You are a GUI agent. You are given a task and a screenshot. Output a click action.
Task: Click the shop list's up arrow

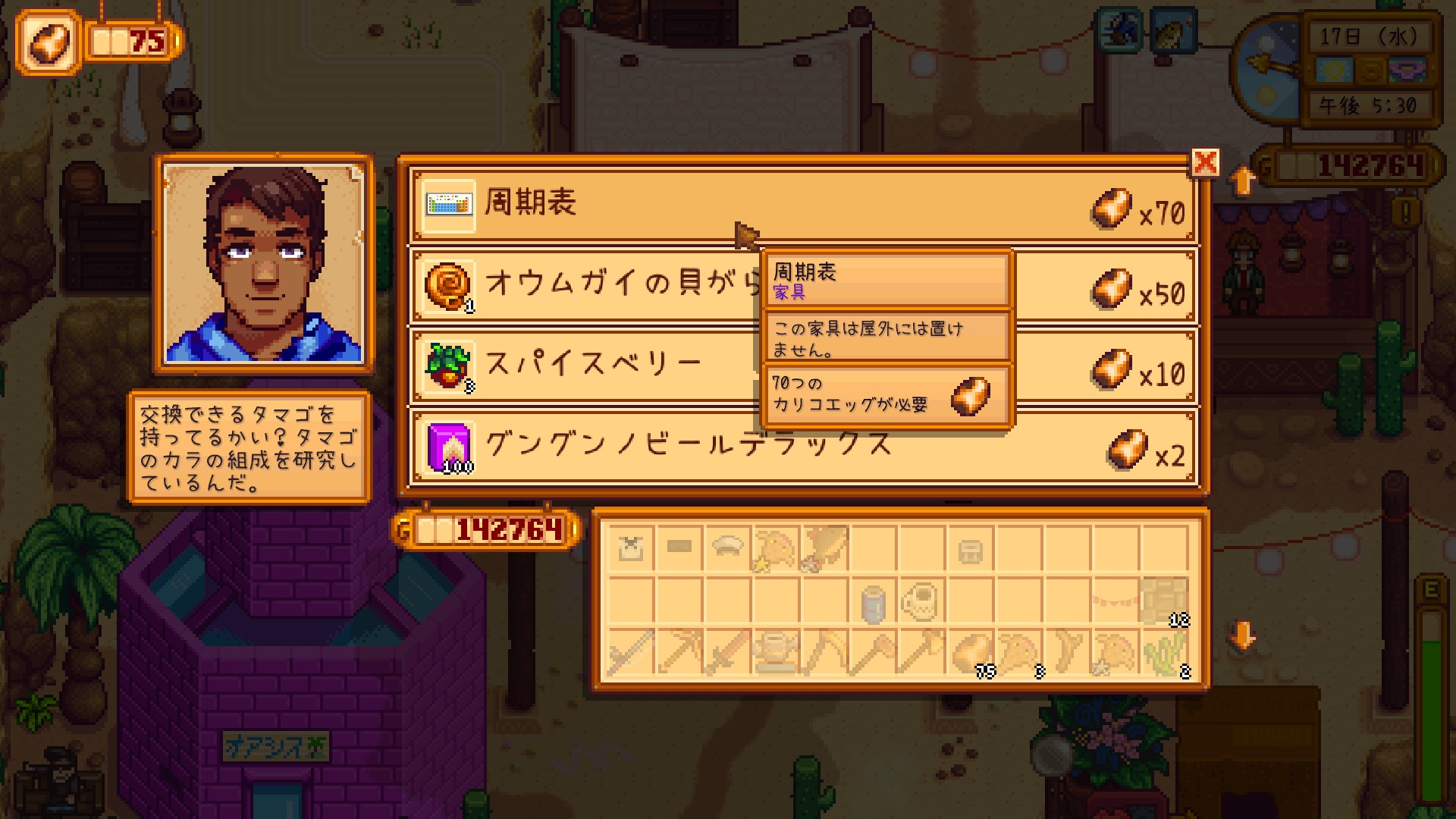[1242, 180]
